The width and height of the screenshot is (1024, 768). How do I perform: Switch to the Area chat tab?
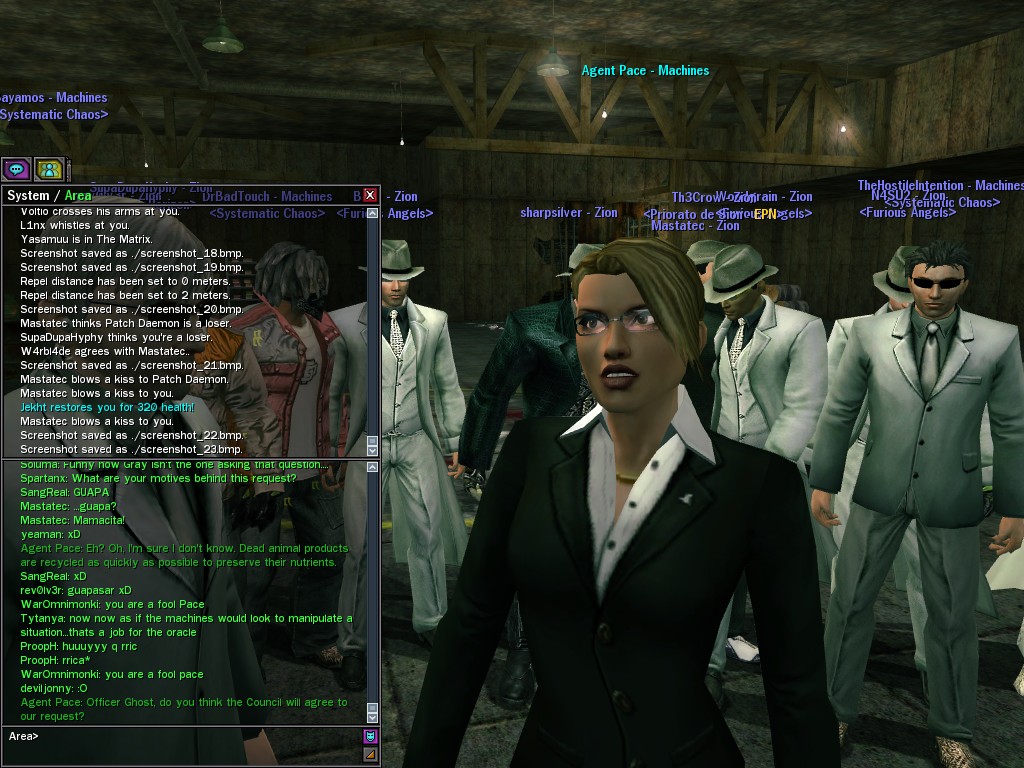(78, 196)
